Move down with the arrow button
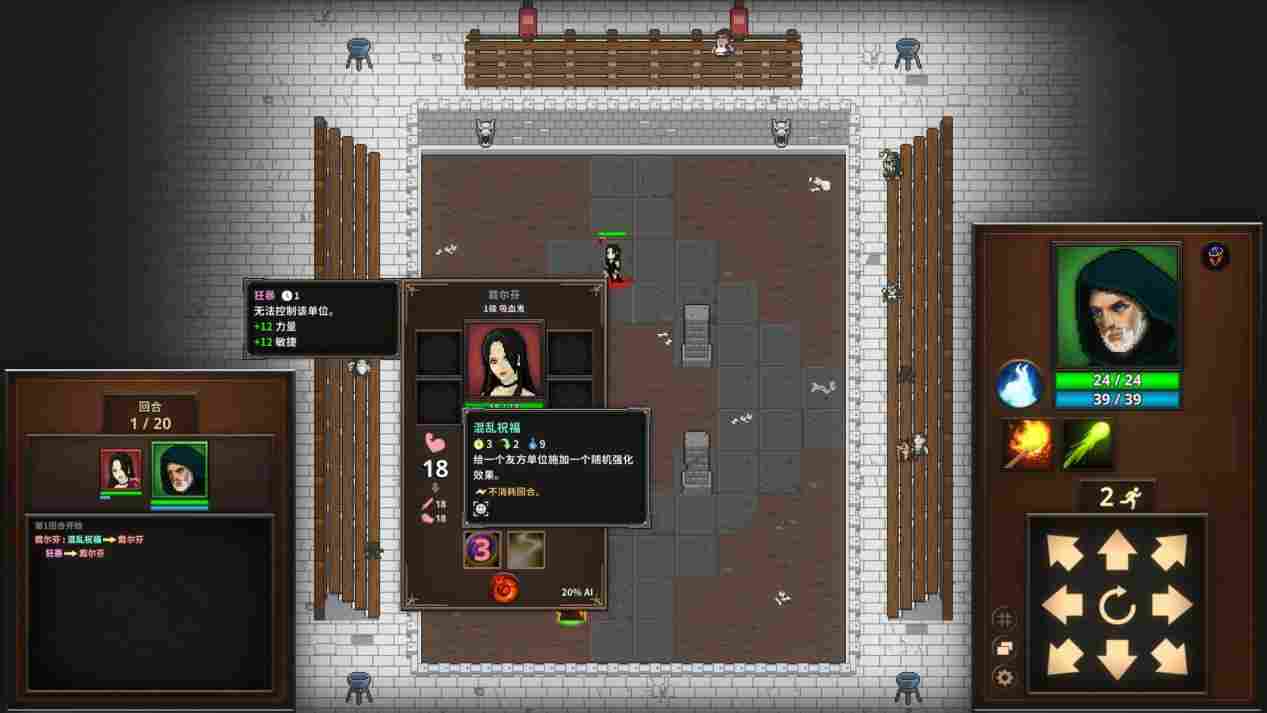The image size is (1267, 713). coord(1116,658)
